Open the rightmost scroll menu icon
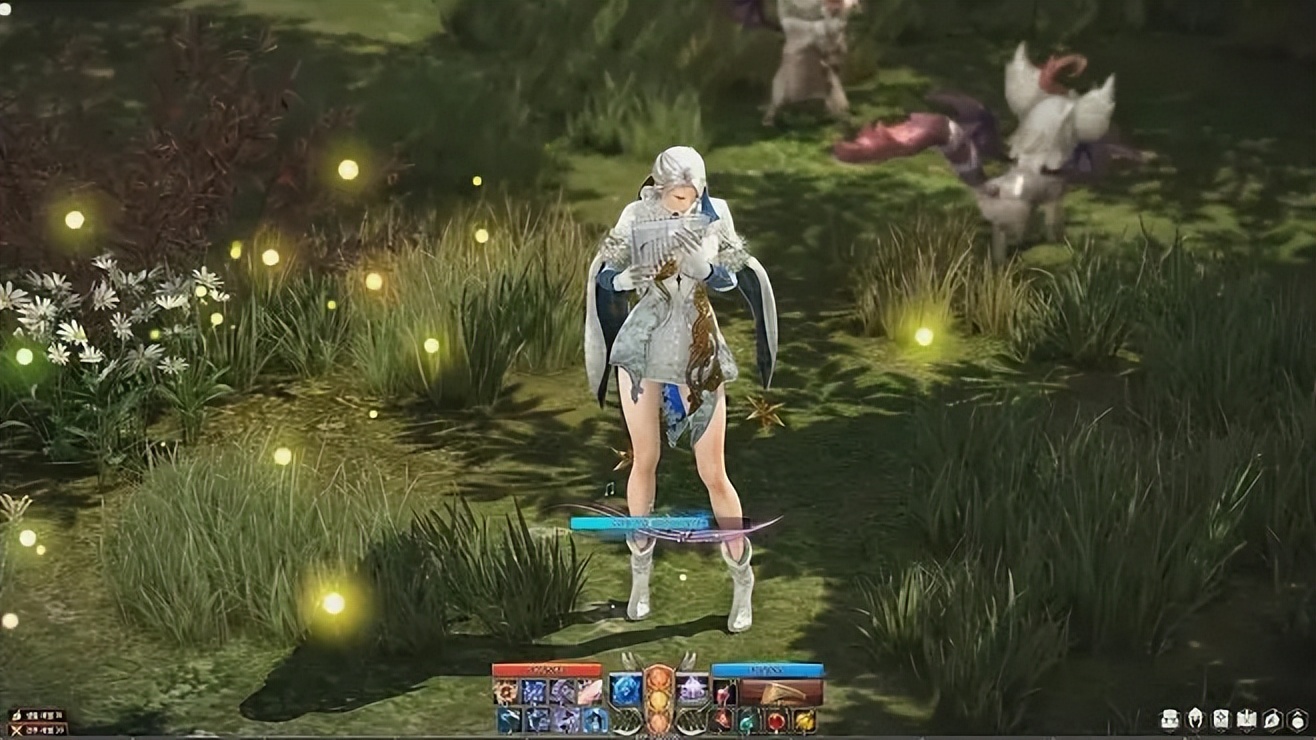1316x740 pixels. [1297, 719]
